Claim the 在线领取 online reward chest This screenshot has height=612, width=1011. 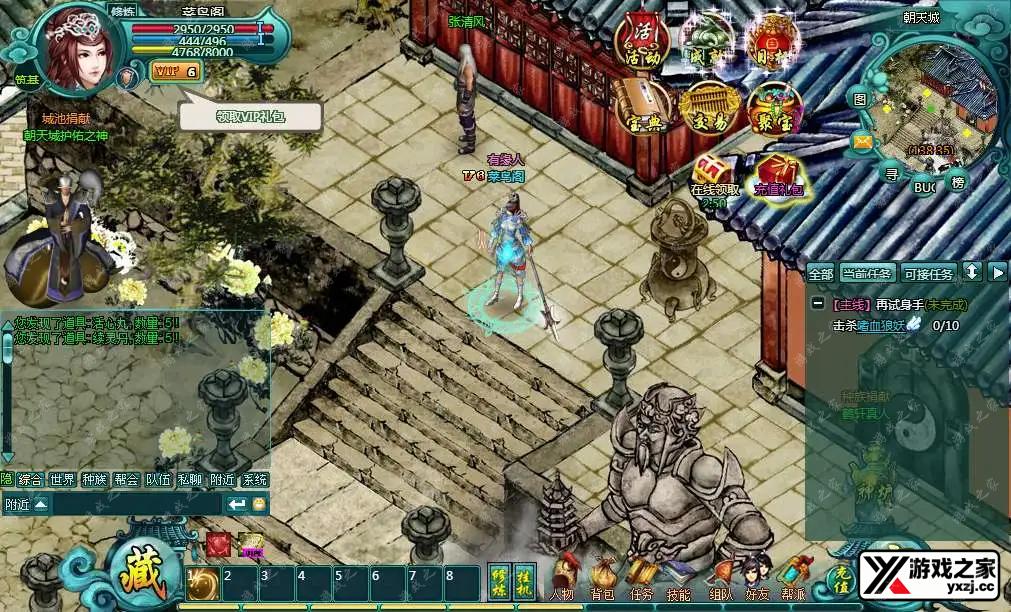point(715,174)
